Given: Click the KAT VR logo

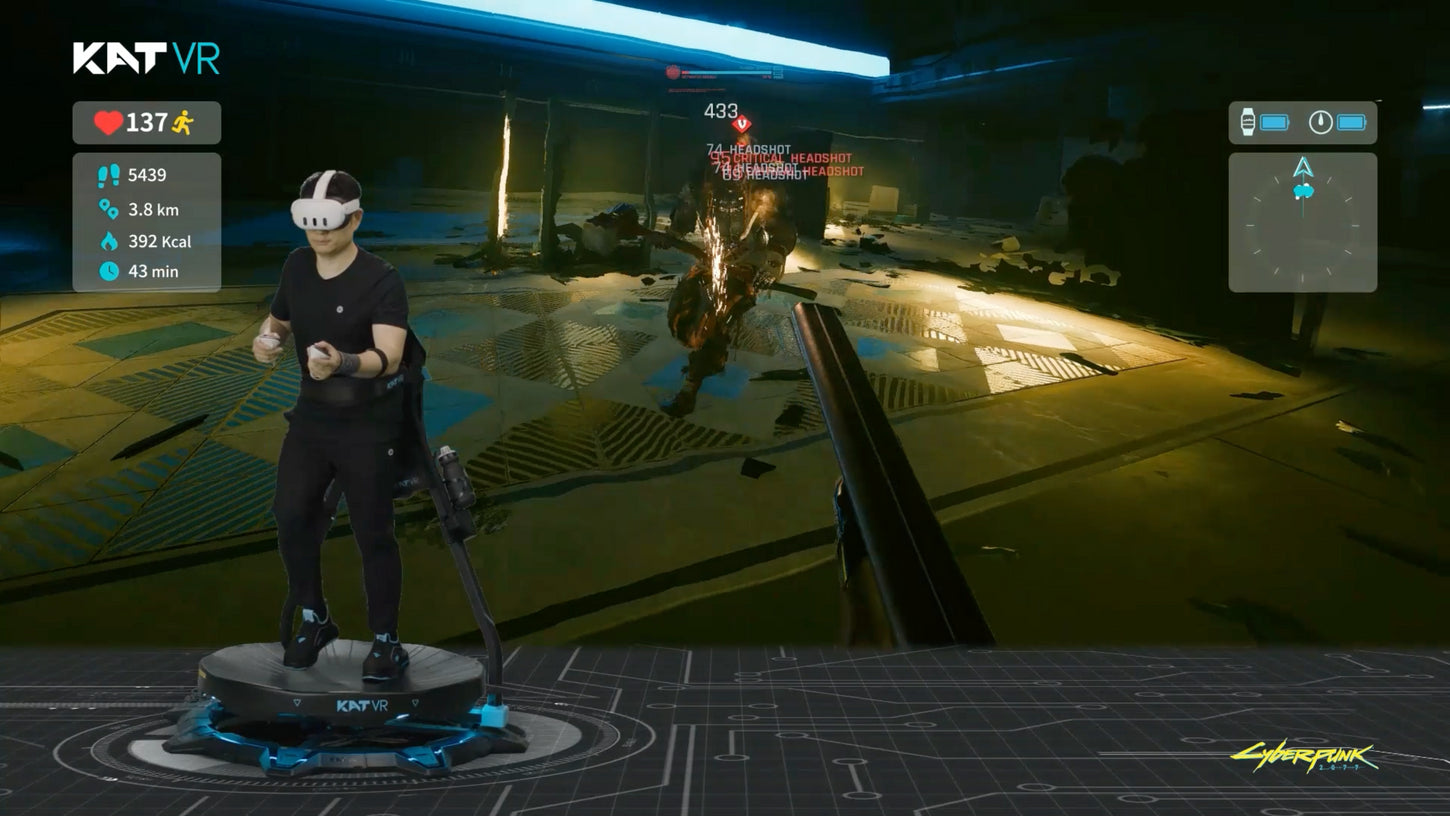Looking at the screenshot, I should [x=146, y=58].
